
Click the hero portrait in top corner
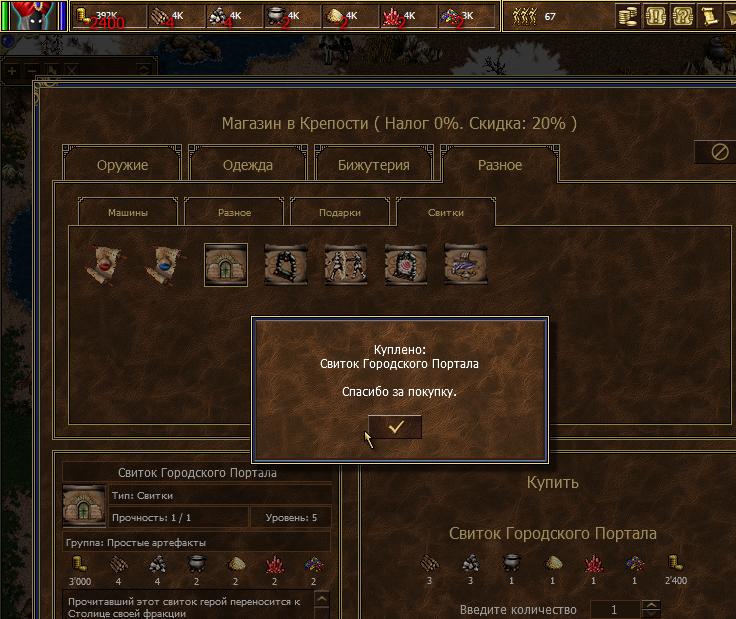33,16
